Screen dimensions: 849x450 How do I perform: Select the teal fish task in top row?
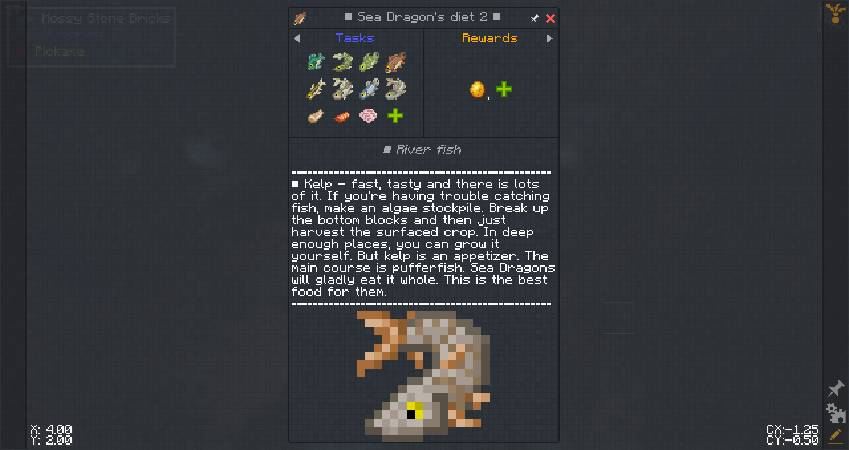[316, 62]
